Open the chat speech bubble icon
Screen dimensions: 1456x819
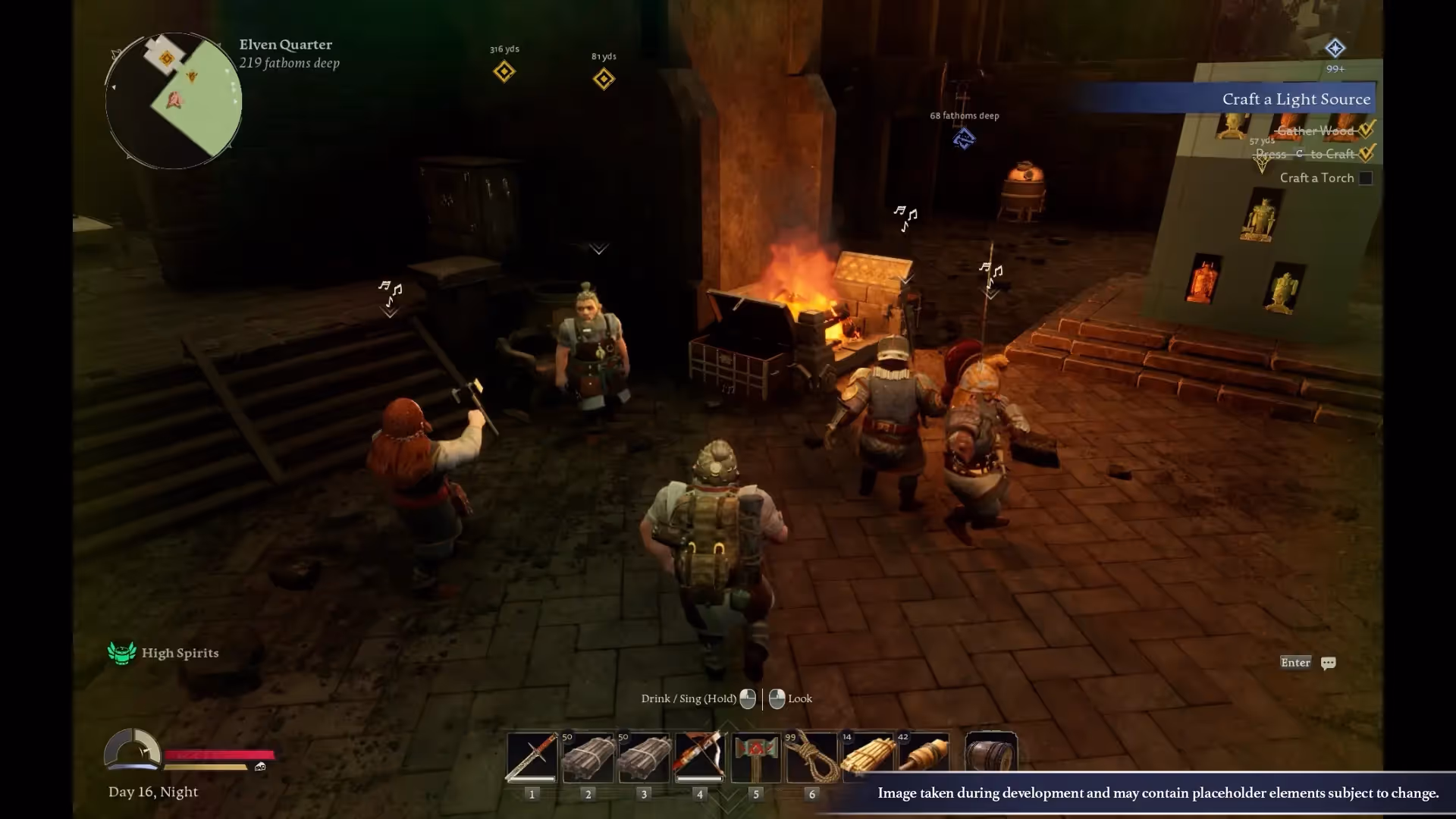coord(1328,664)
